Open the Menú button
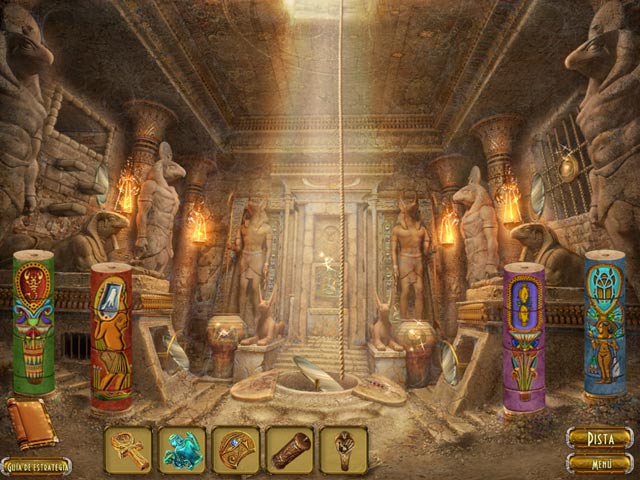The height and width of the screenshot is (480, 640). pyautogui.click(x=600, y=463)
